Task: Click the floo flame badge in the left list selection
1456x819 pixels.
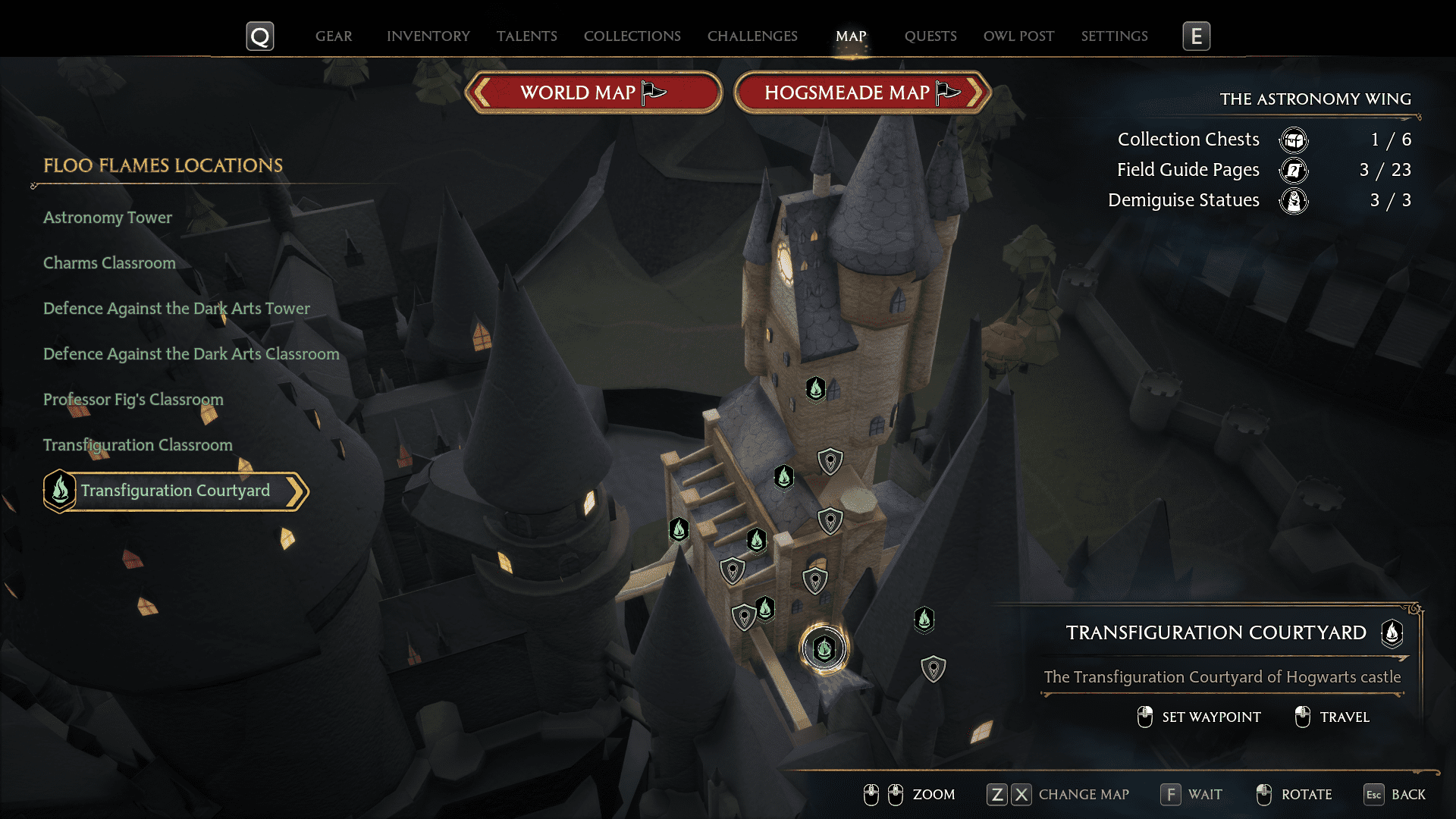Action: coord(59,491)
